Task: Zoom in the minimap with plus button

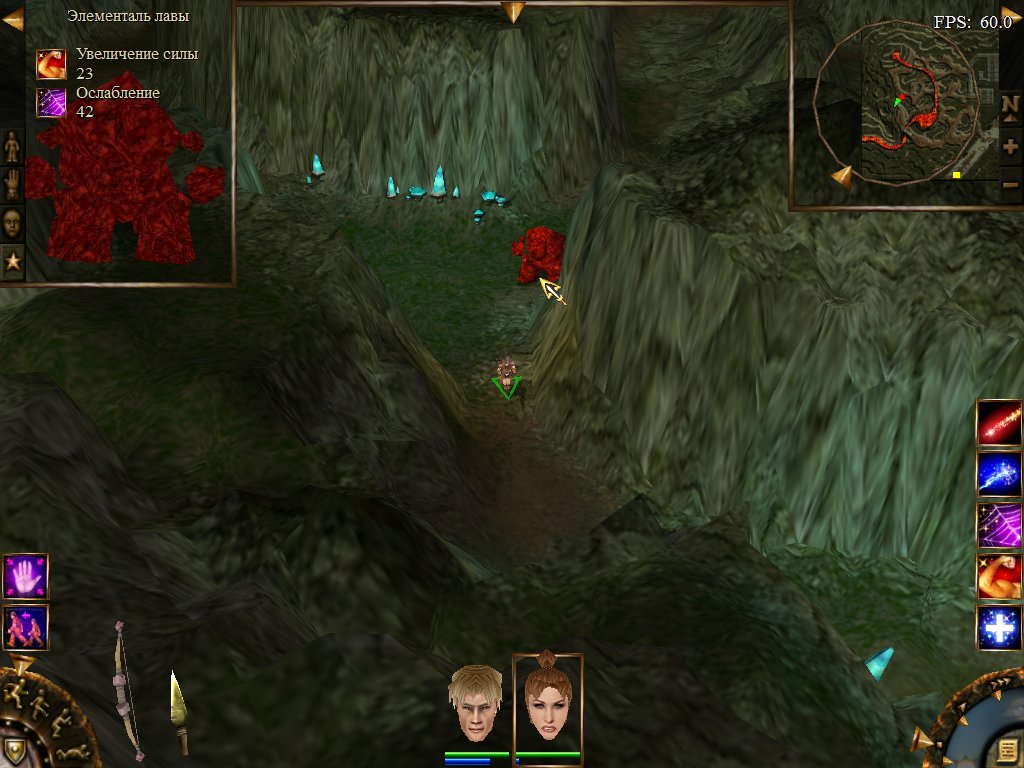Action: click(1010, 146)
